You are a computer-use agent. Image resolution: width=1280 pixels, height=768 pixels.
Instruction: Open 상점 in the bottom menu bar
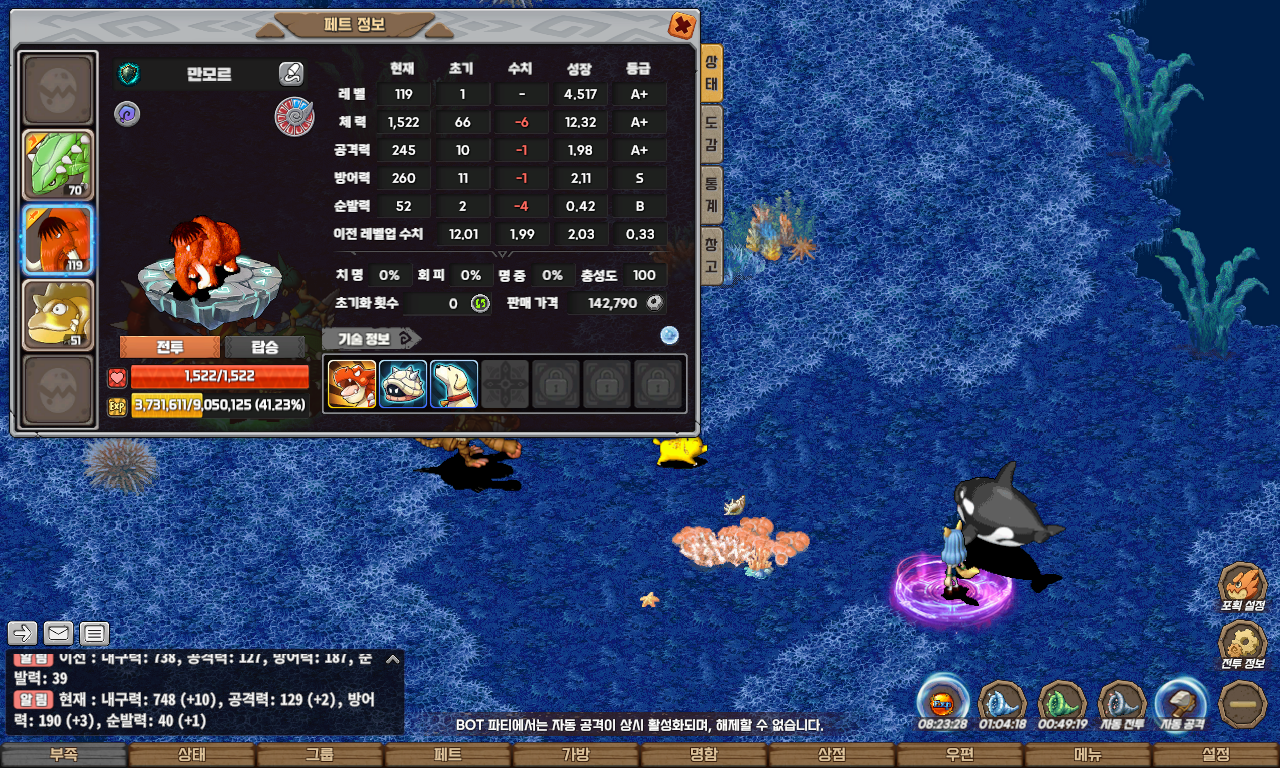coord(831,755)
